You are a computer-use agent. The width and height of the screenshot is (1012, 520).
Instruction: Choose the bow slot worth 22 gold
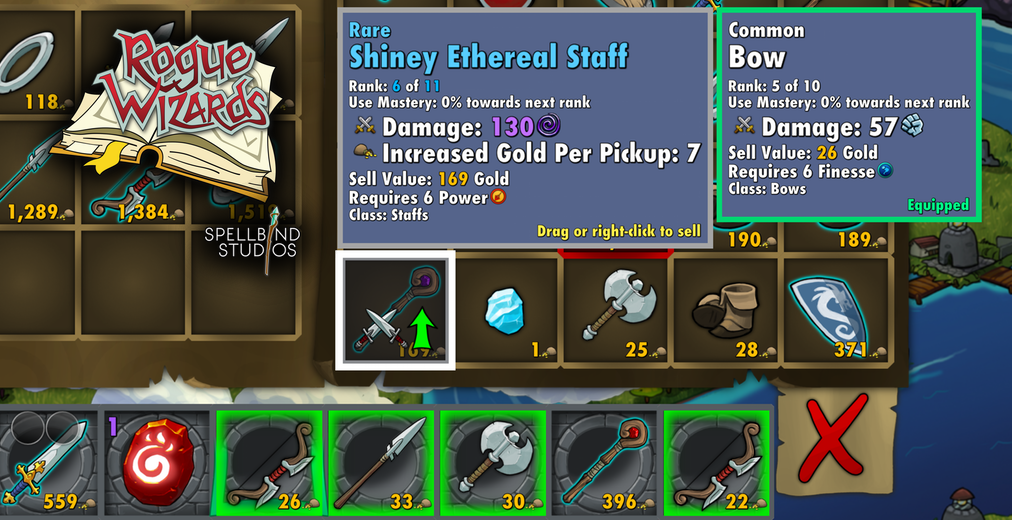718,461
